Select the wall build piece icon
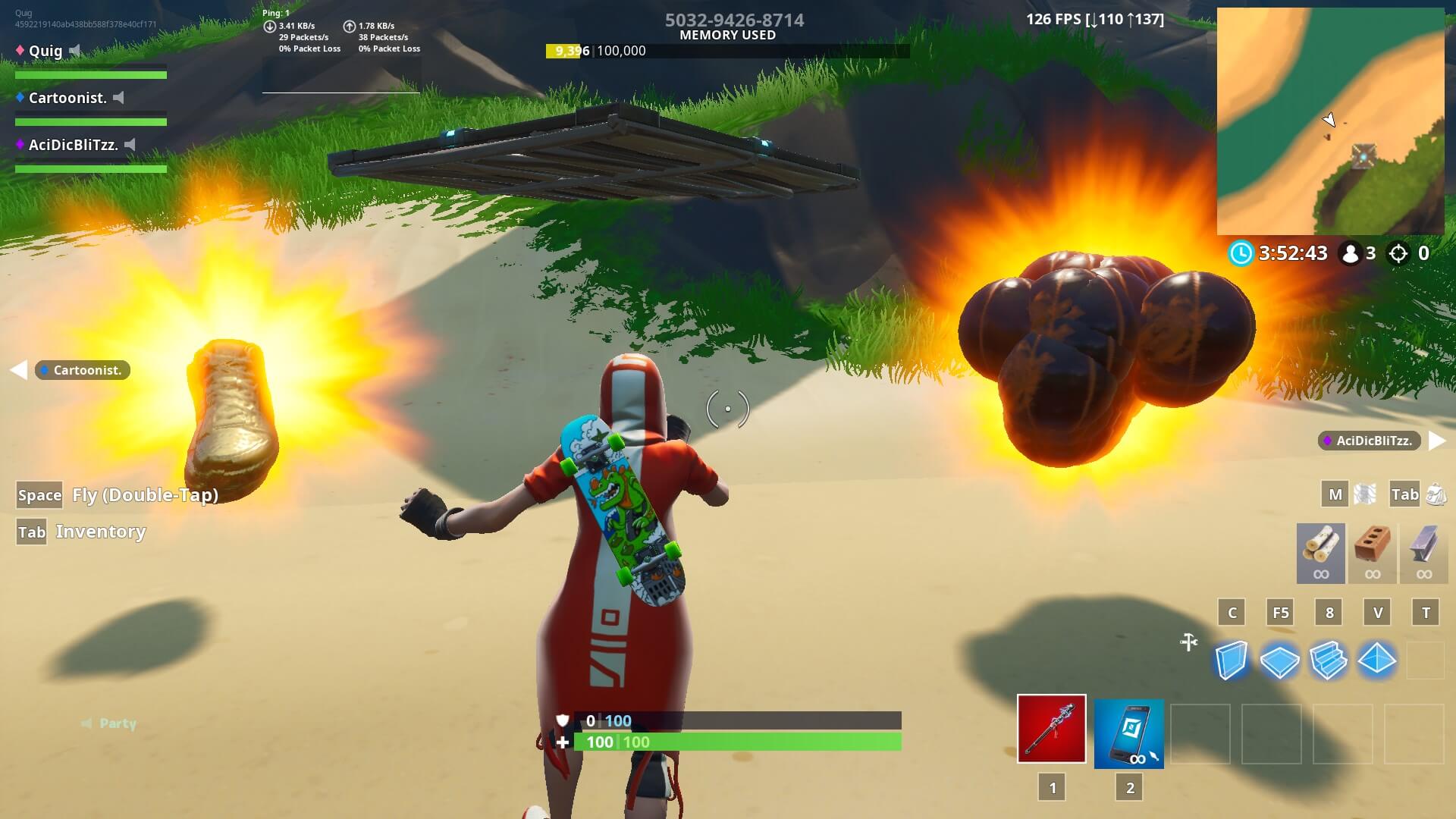 tap(1232, 661)
